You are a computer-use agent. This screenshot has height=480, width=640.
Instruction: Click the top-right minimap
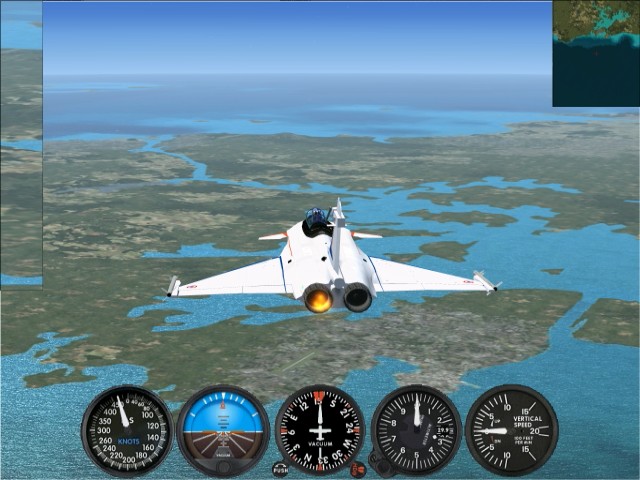[596, 53]
